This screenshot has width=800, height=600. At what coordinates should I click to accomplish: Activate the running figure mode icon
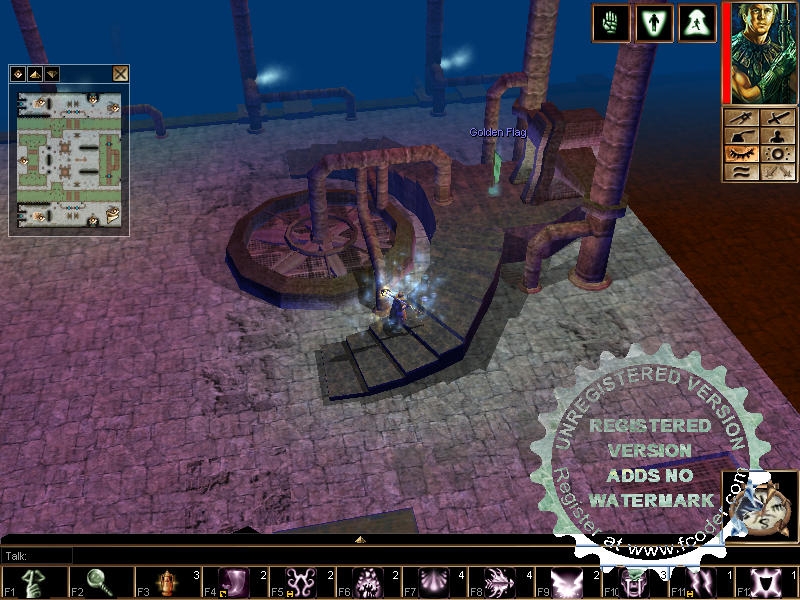tap(697, 23)
